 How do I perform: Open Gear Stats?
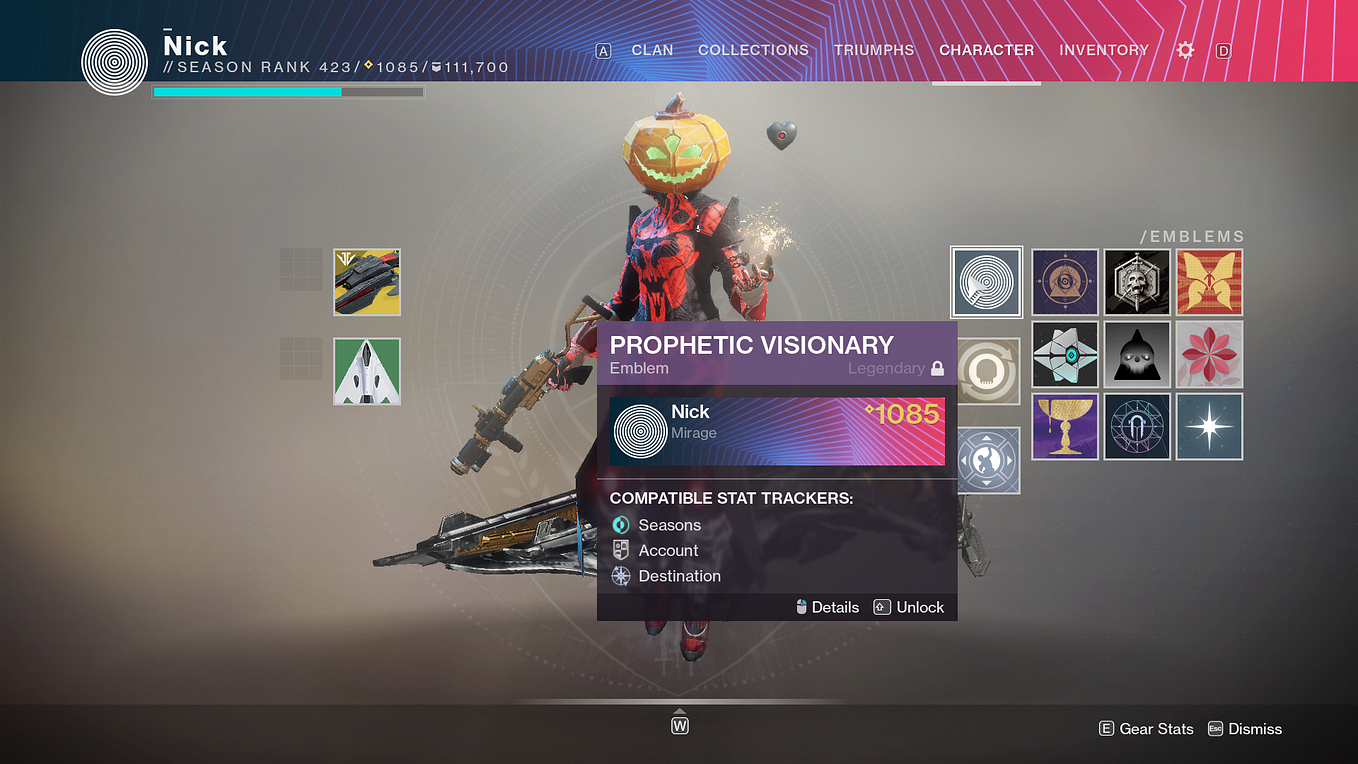(1146, 728)
